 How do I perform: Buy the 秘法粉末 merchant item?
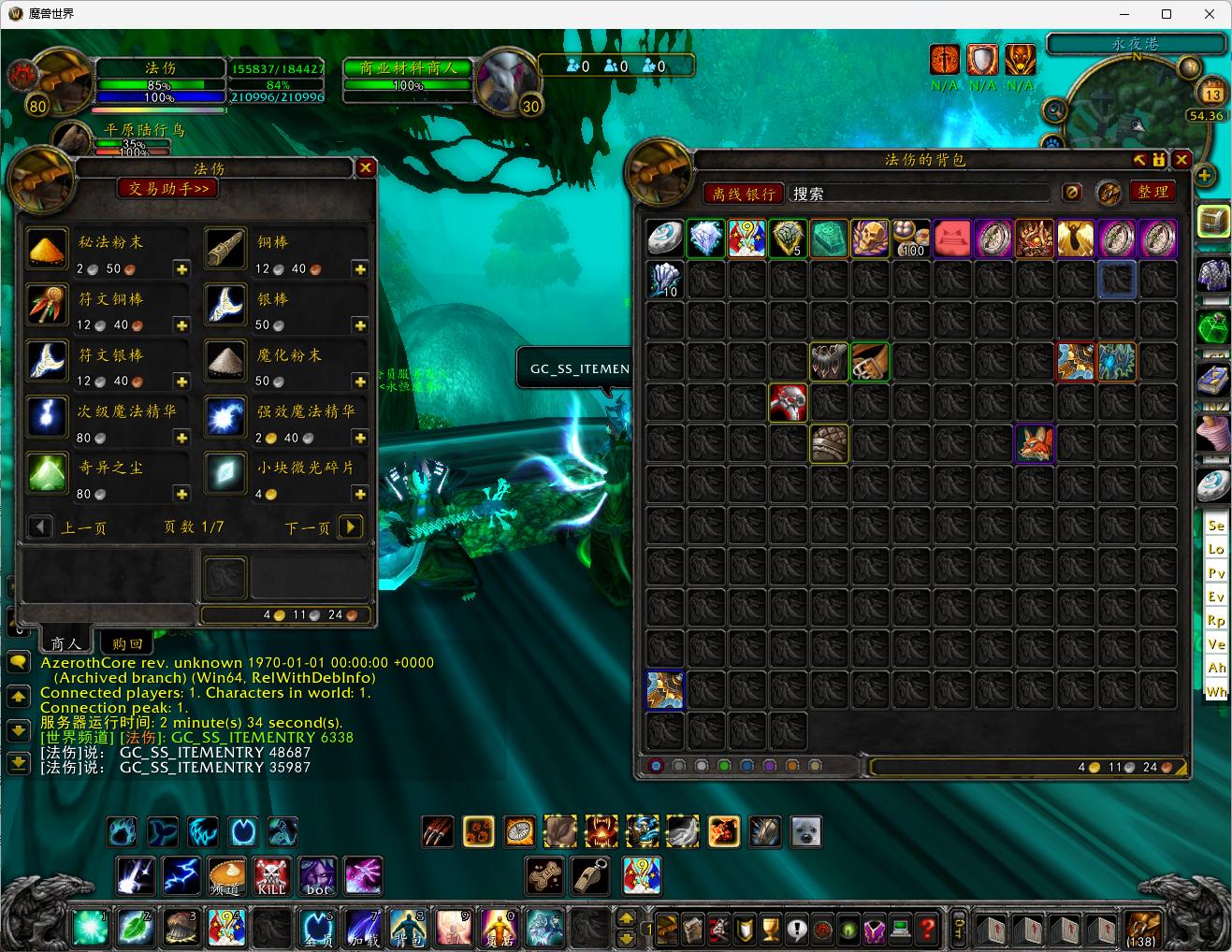[47, 251]
